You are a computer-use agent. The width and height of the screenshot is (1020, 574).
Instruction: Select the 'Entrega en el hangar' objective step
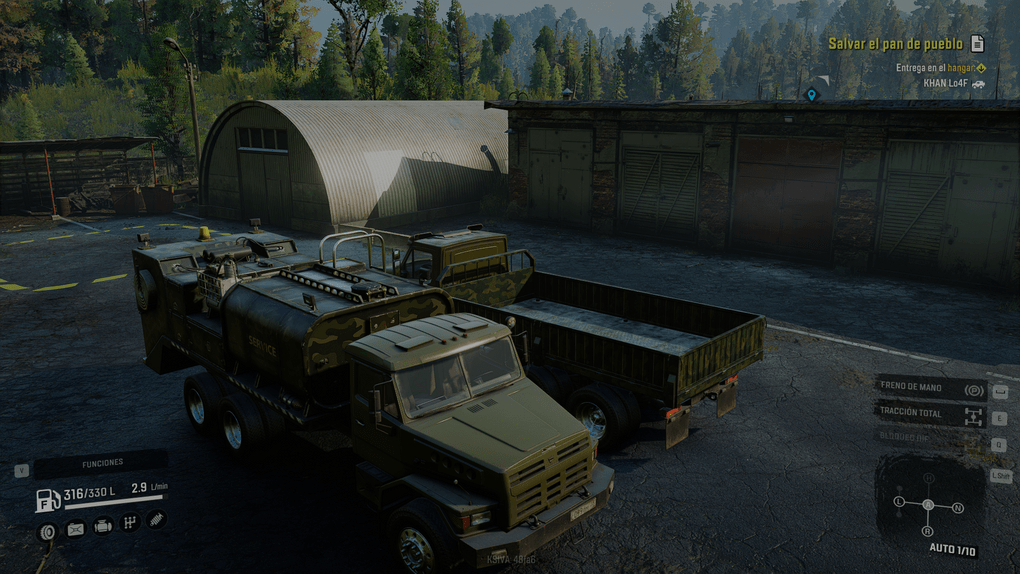(940, 68)
